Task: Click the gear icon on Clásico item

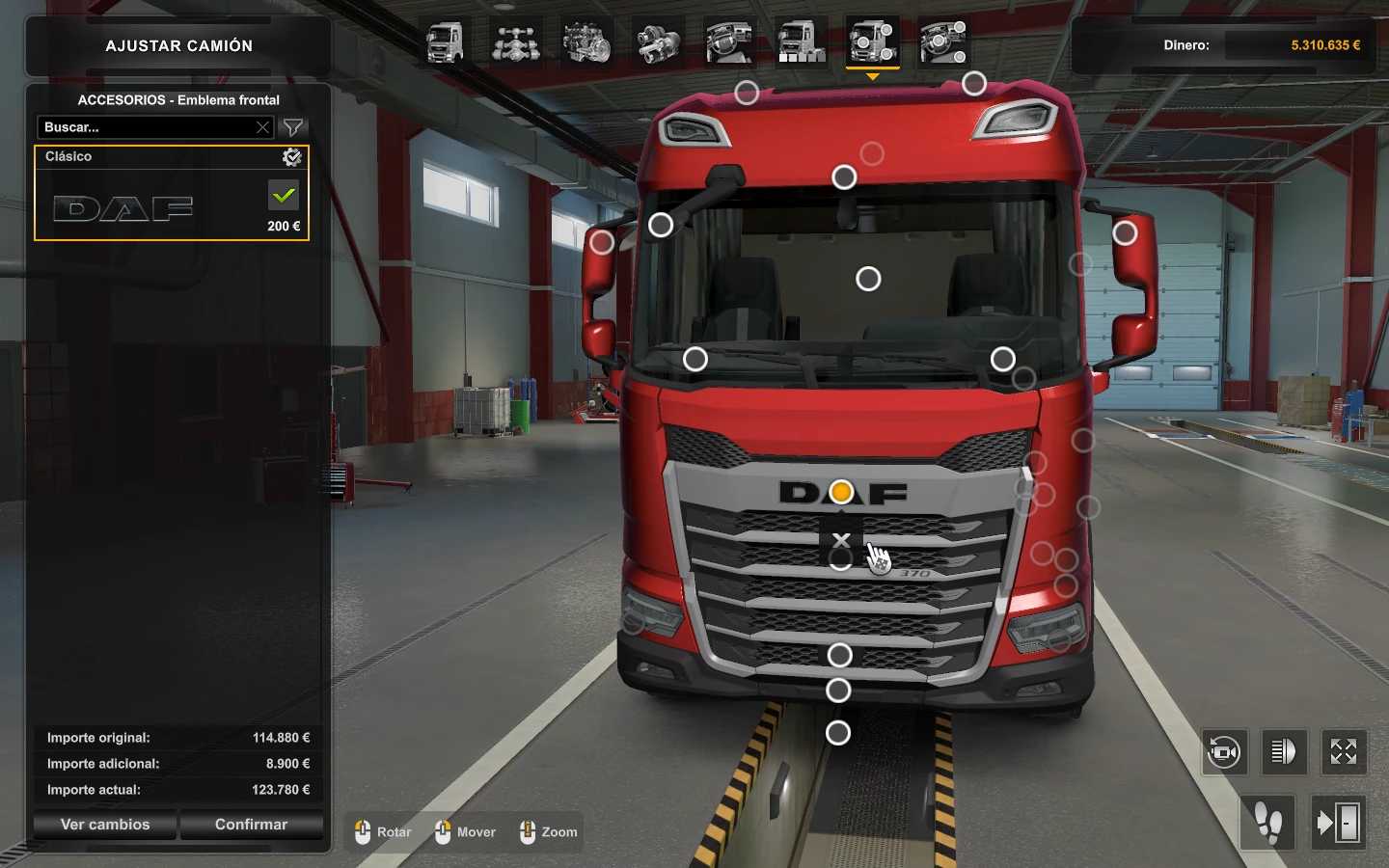Action: [x=291, y=156]
